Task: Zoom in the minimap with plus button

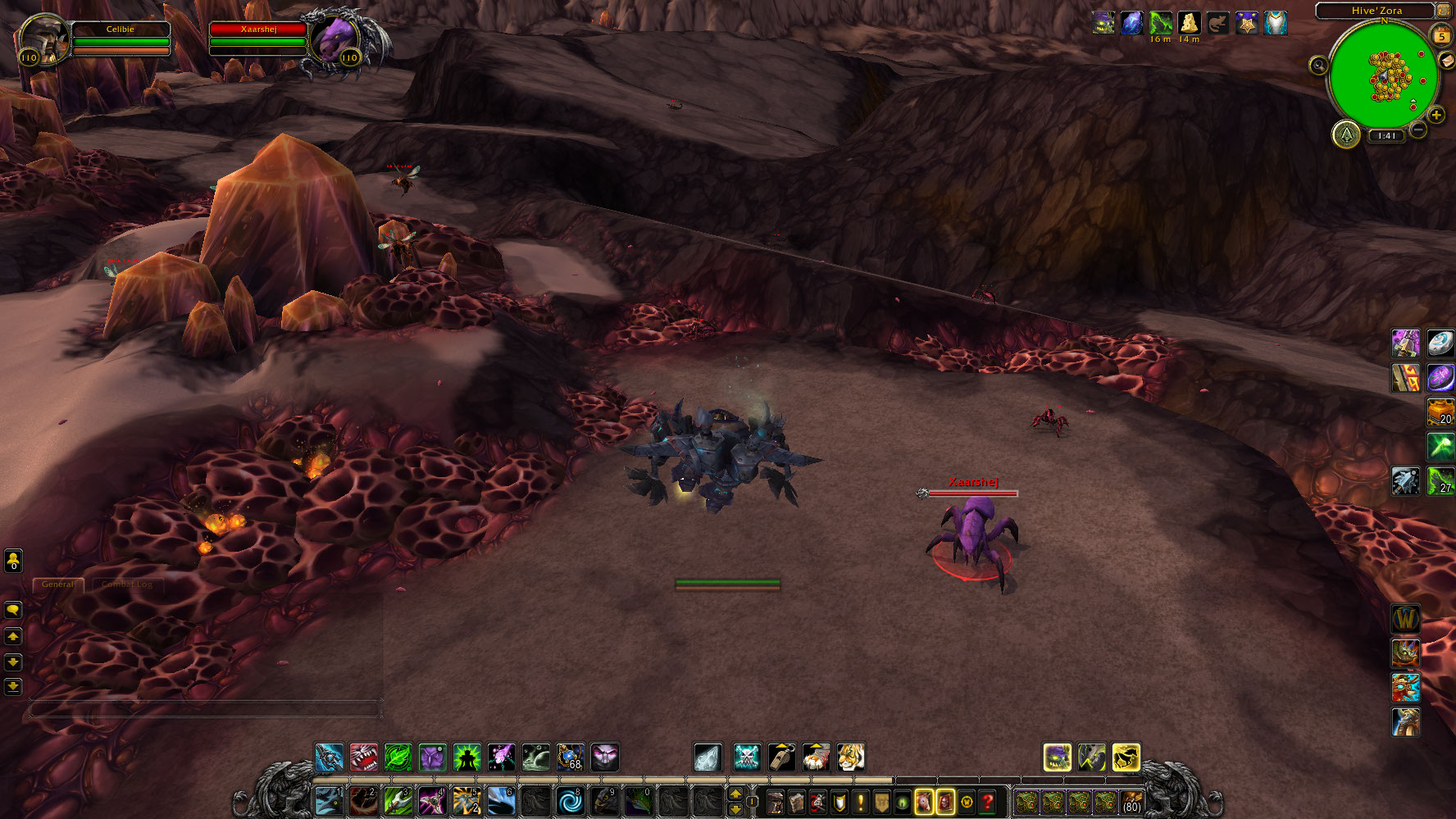Action: pos(1436,116)
